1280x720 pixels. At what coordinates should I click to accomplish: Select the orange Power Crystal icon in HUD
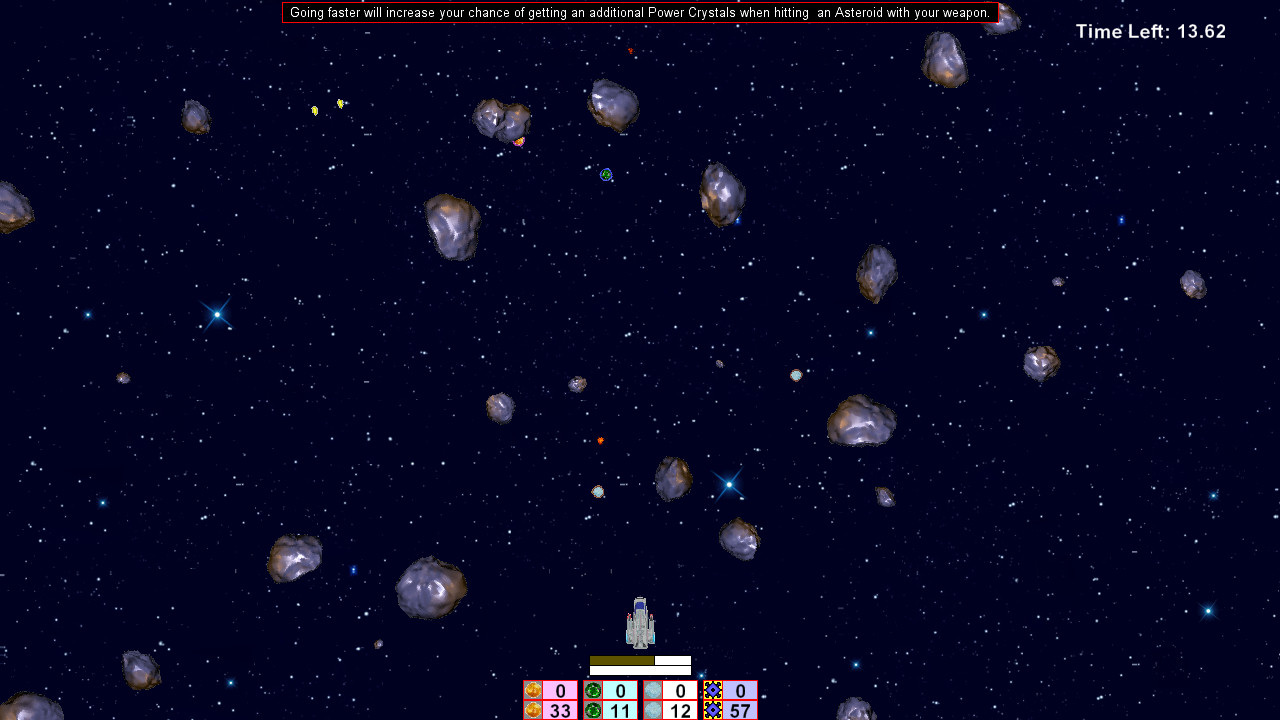(x=533, y=691)
